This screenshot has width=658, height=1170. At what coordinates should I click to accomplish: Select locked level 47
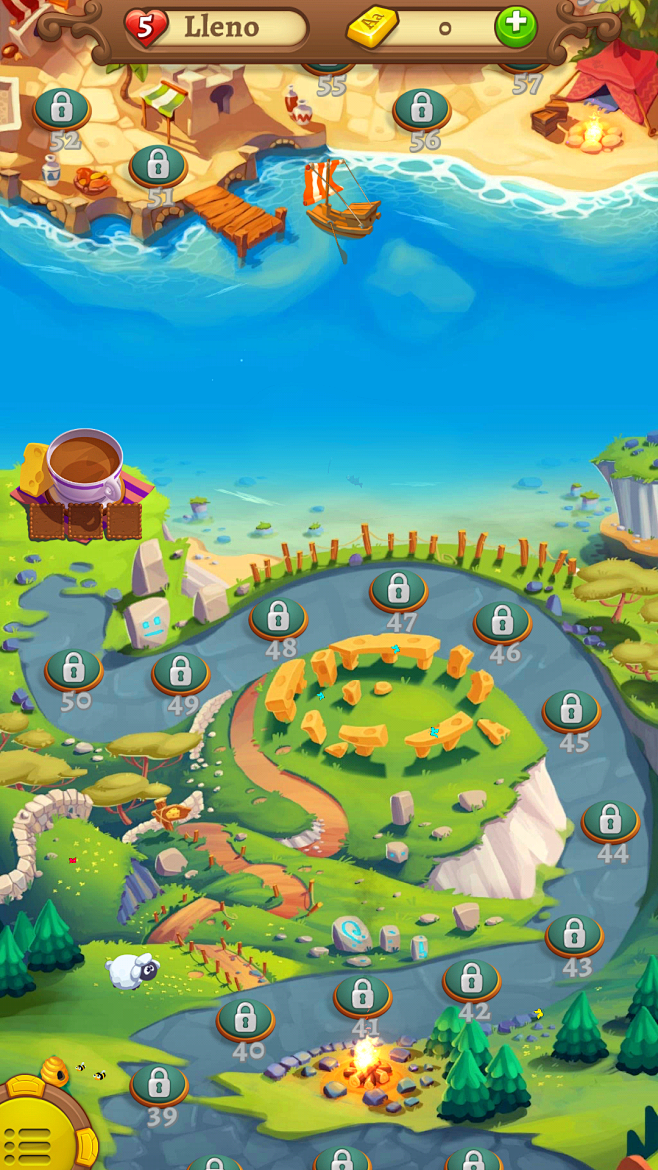[399, 590]
